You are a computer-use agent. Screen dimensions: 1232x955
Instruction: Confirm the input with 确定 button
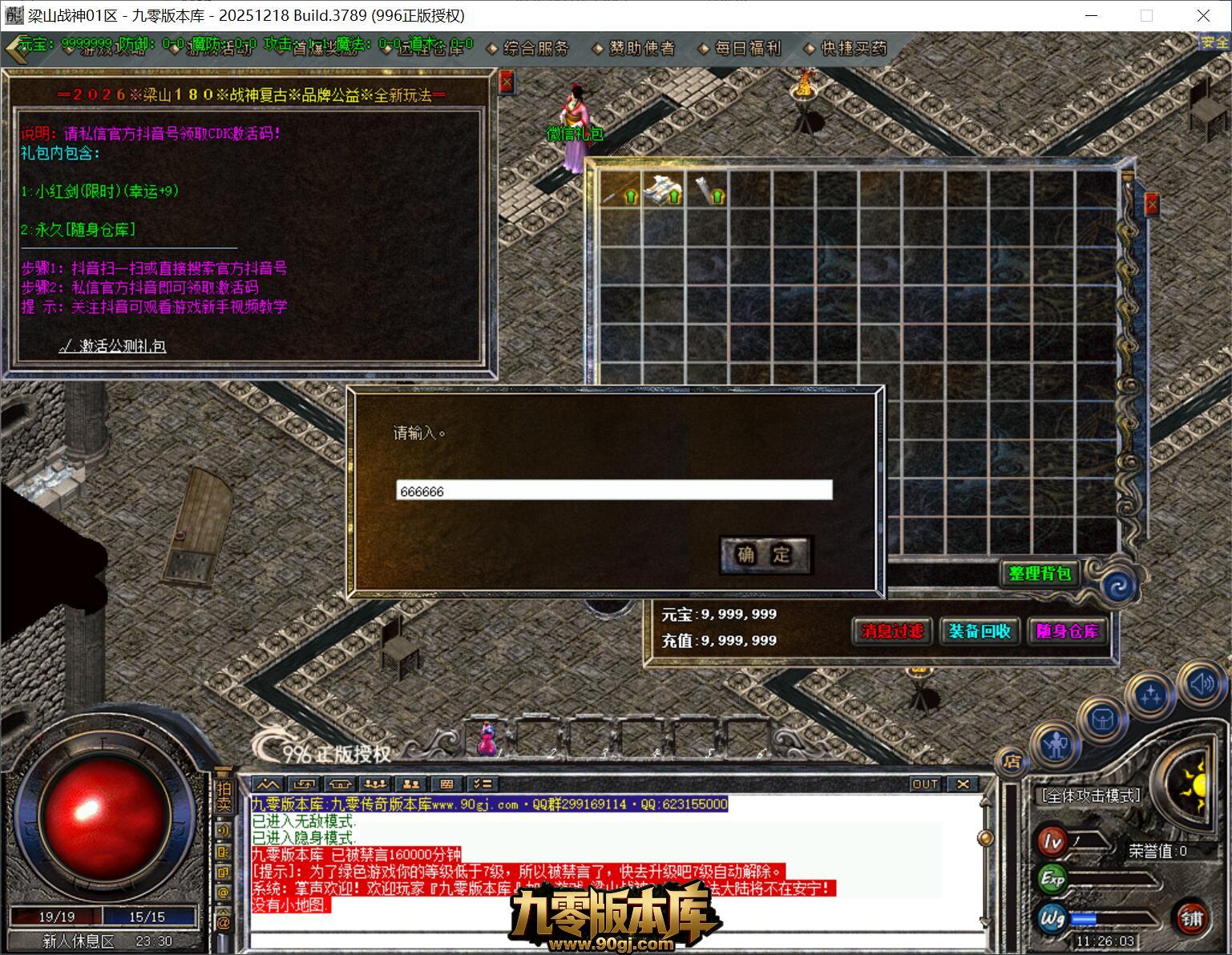(765, 554)
